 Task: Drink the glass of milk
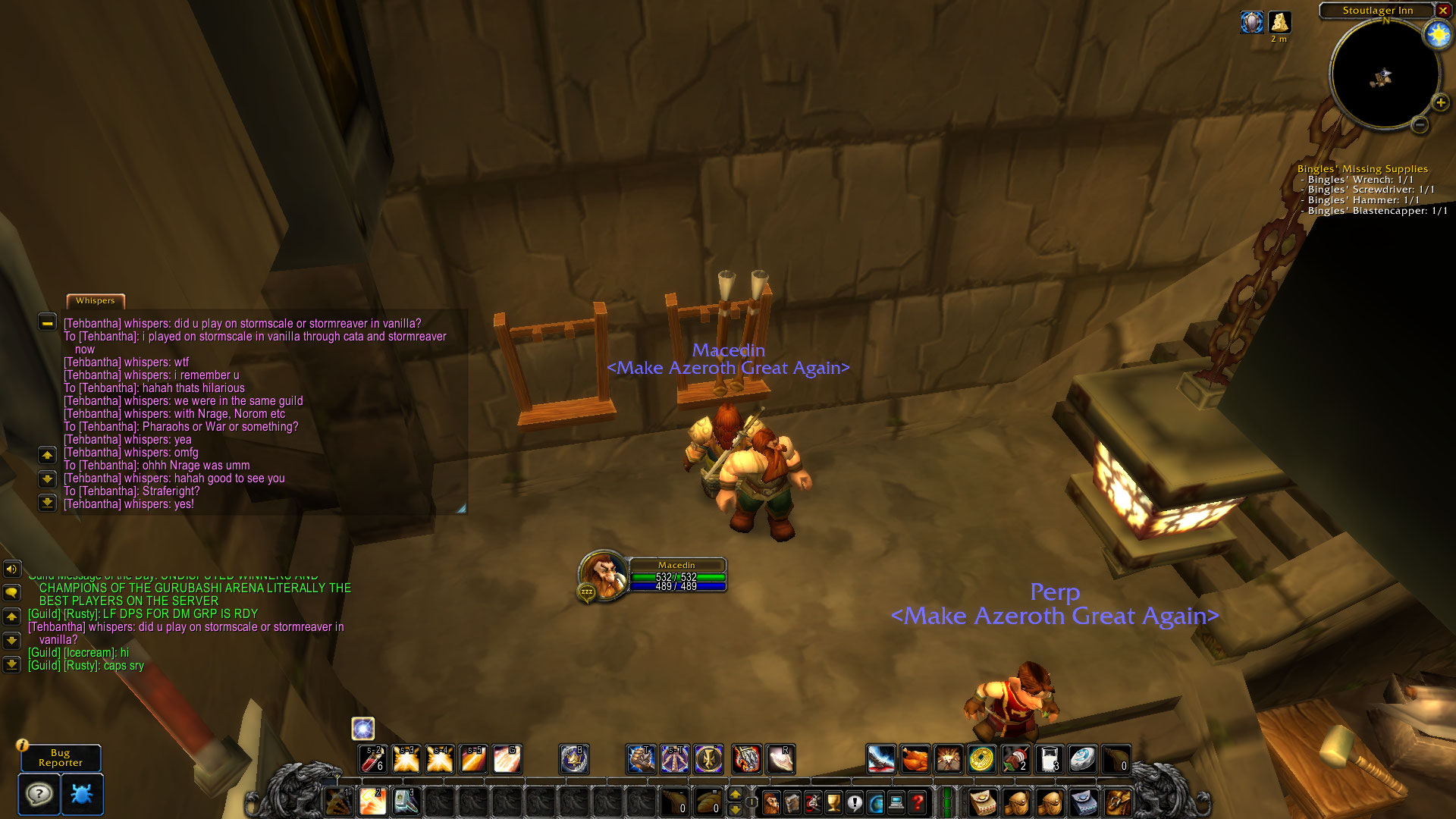point(1049,758)
